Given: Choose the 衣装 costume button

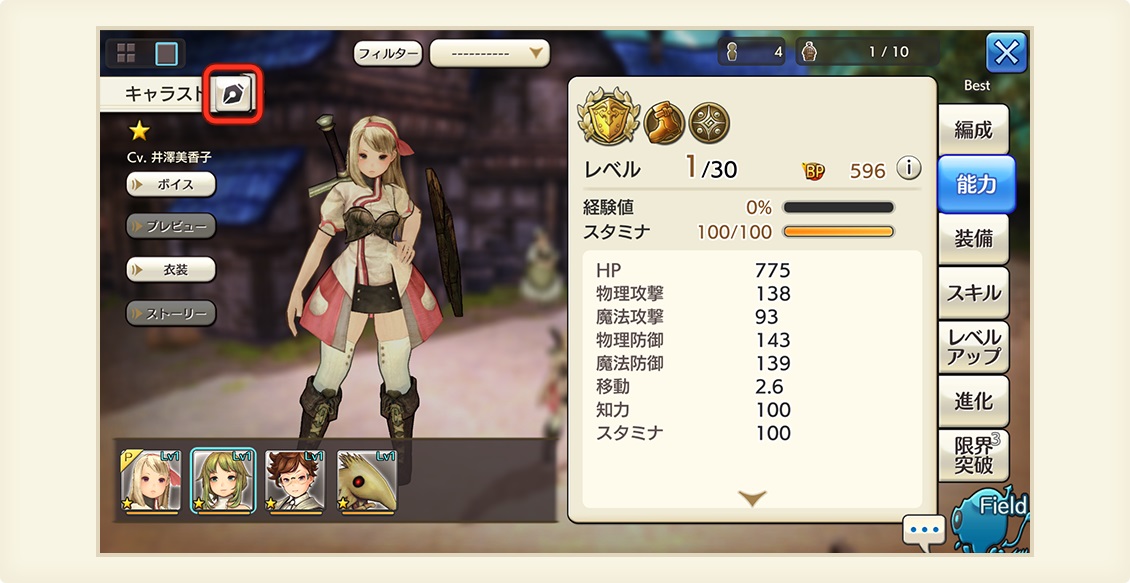Looking at the screenshot, I should pos(171,270).
